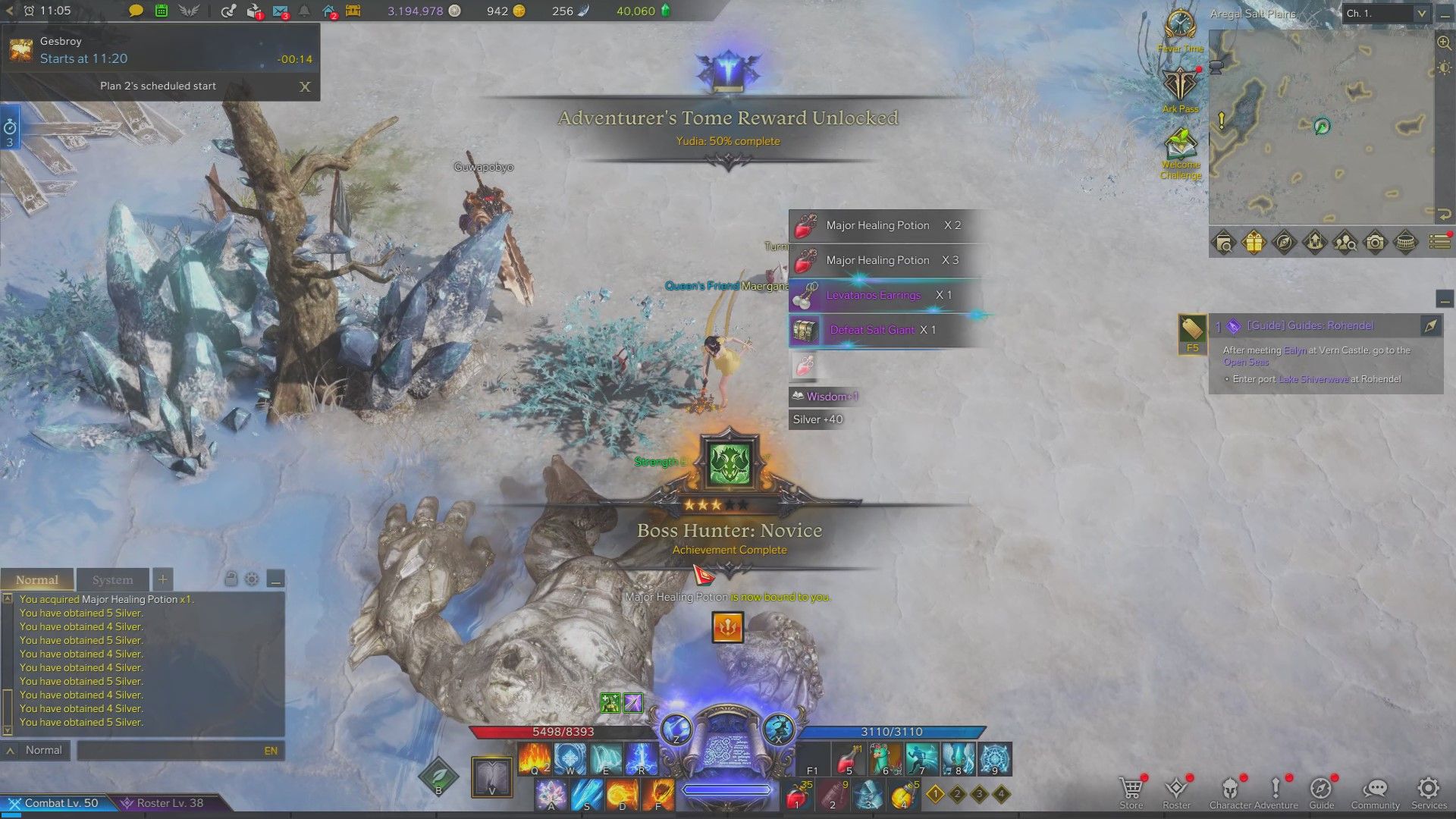Click the Lake Shiverwave port link

1314,379
